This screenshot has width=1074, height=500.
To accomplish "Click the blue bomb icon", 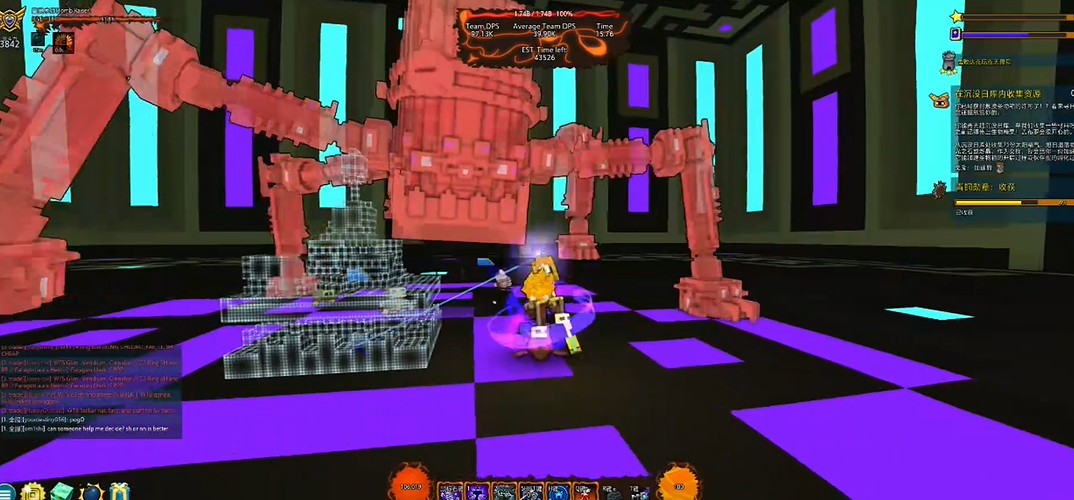I will click(91, 491).
